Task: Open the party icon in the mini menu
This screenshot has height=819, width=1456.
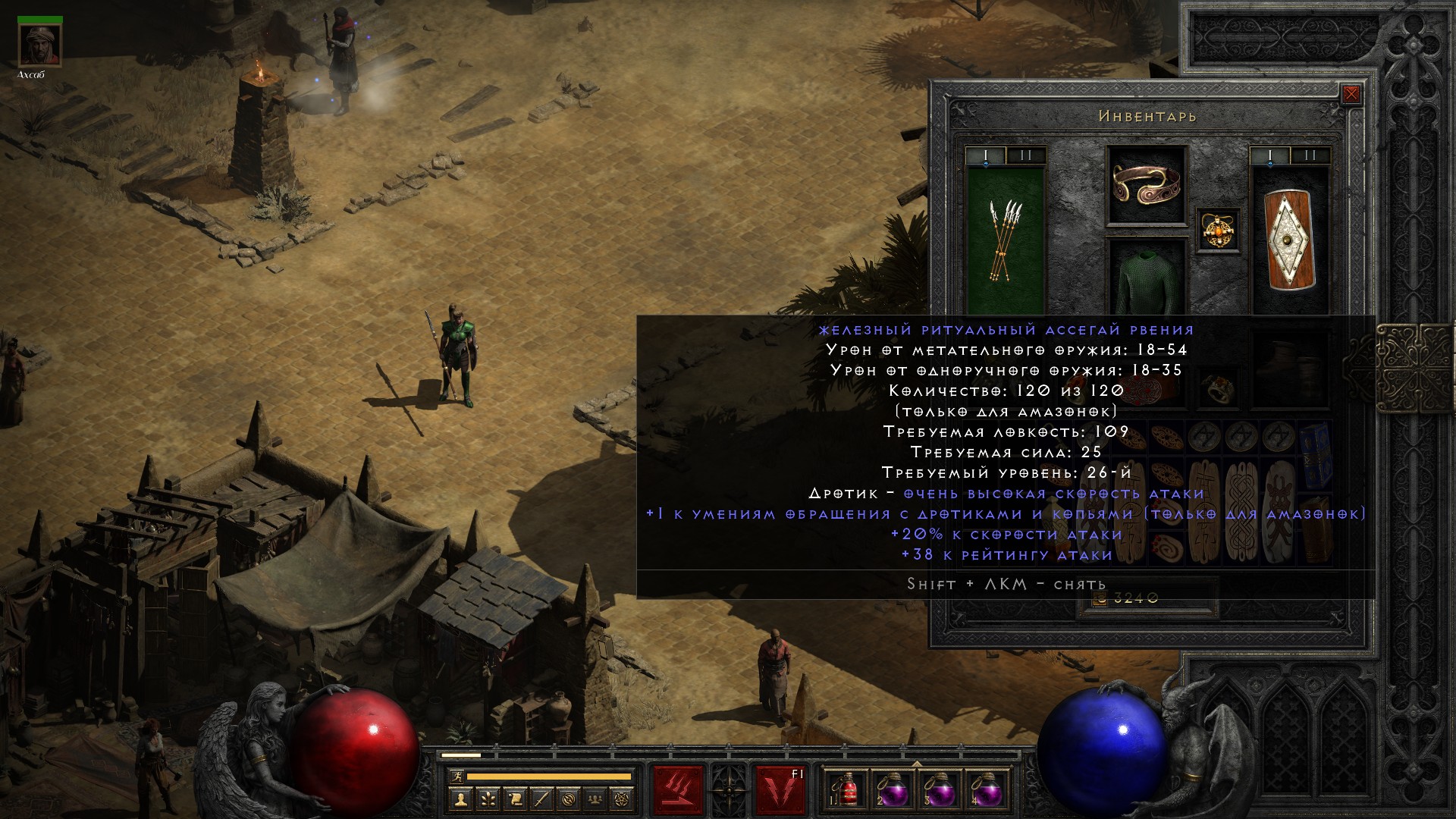Action: [x=595, y=799]
